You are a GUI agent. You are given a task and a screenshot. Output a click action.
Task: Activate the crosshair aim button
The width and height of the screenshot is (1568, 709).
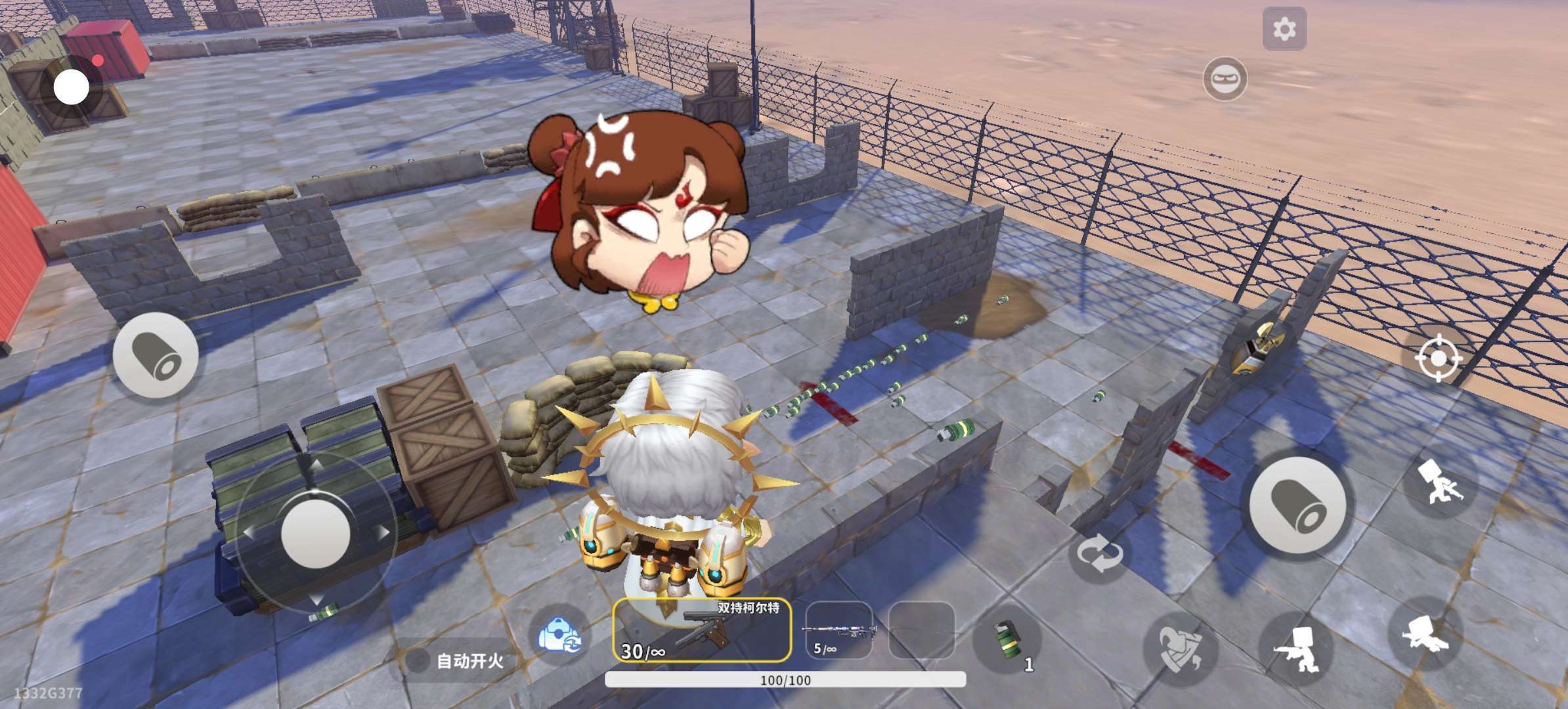1438,358
